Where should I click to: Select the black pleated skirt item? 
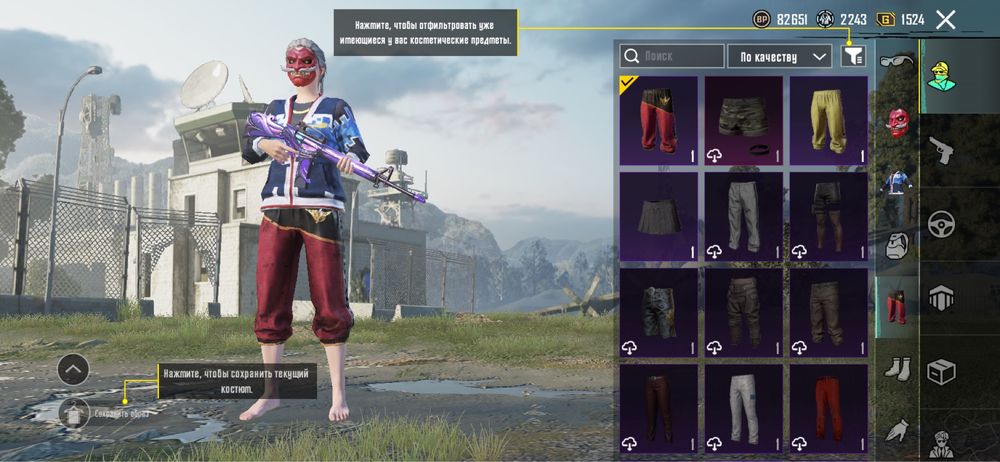coord(658,216)
